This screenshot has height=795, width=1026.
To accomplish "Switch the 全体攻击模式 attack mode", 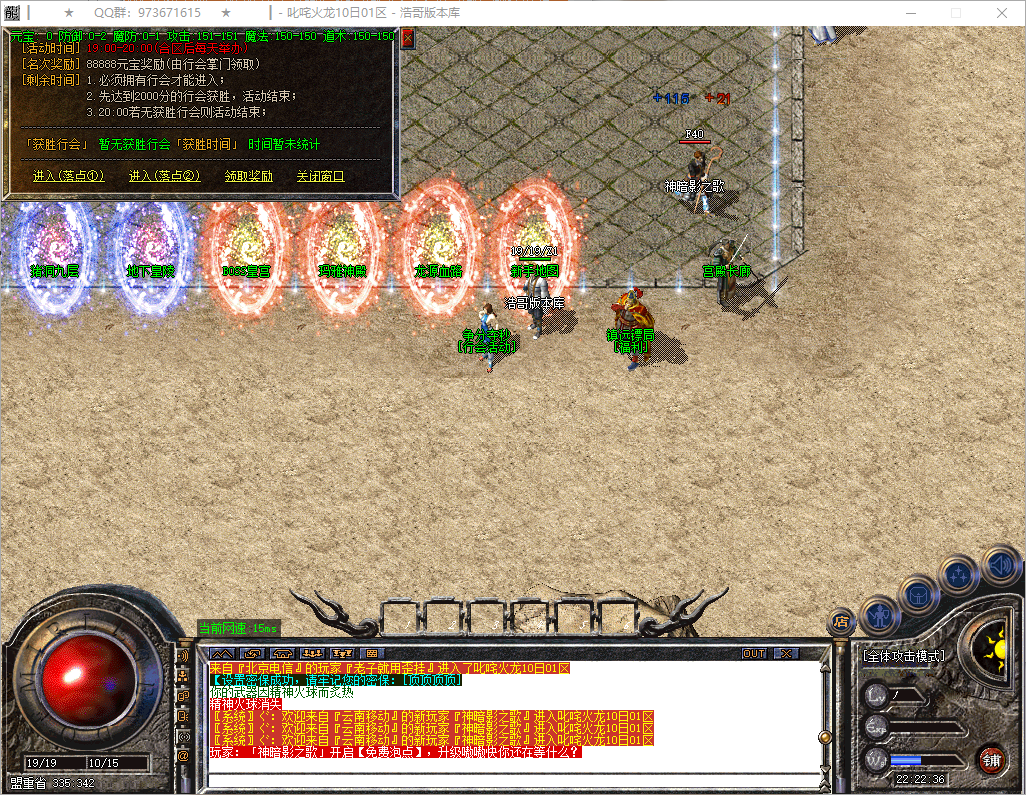I will (x=903, y=657).
